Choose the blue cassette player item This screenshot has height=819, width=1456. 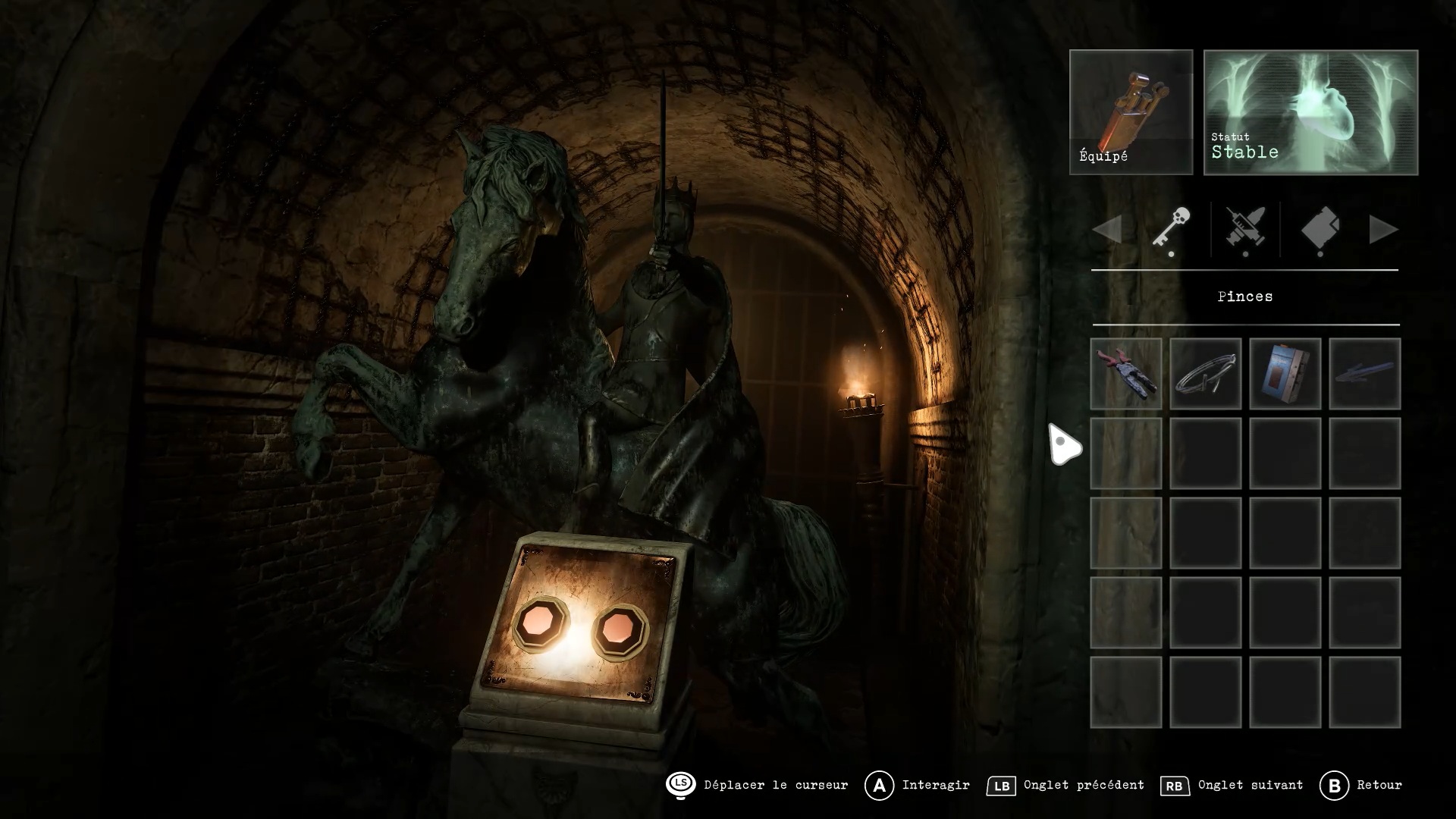click(1285, 374)
